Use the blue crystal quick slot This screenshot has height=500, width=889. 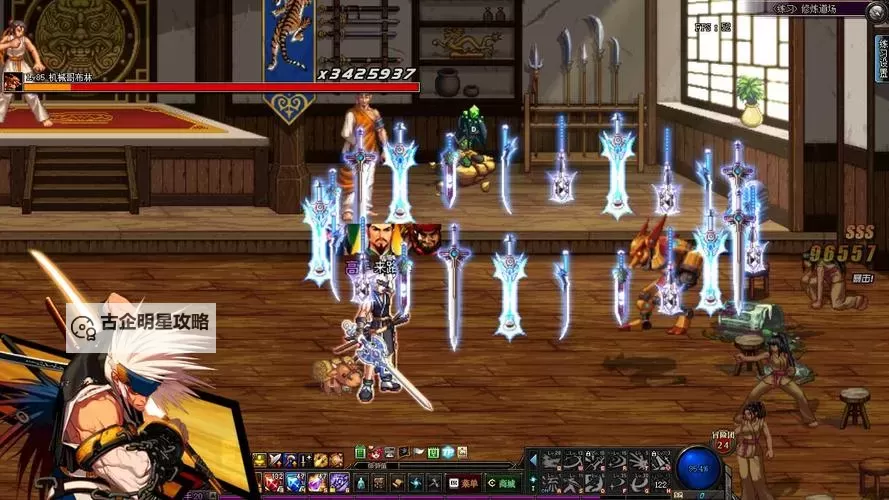295,481
